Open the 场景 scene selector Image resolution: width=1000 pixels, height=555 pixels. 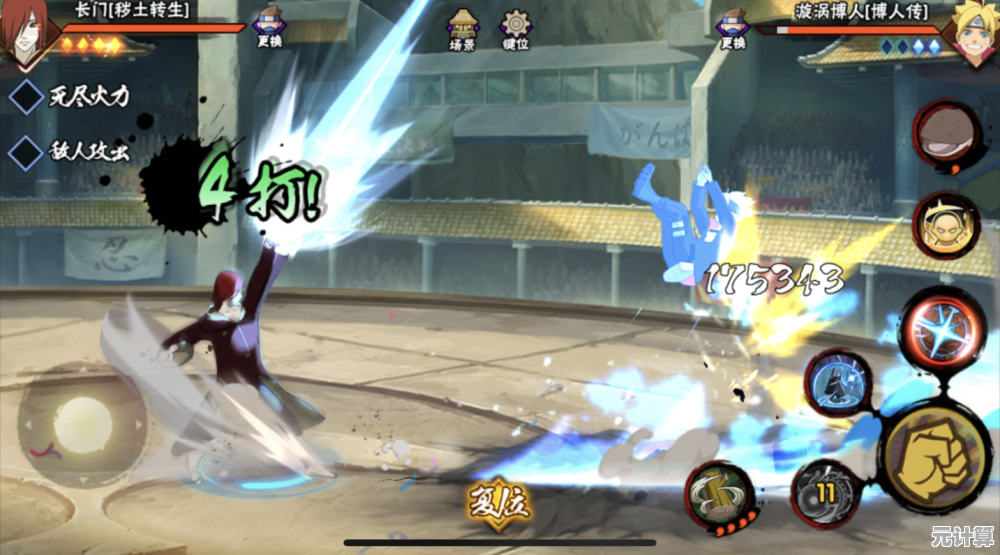[462, 29]
